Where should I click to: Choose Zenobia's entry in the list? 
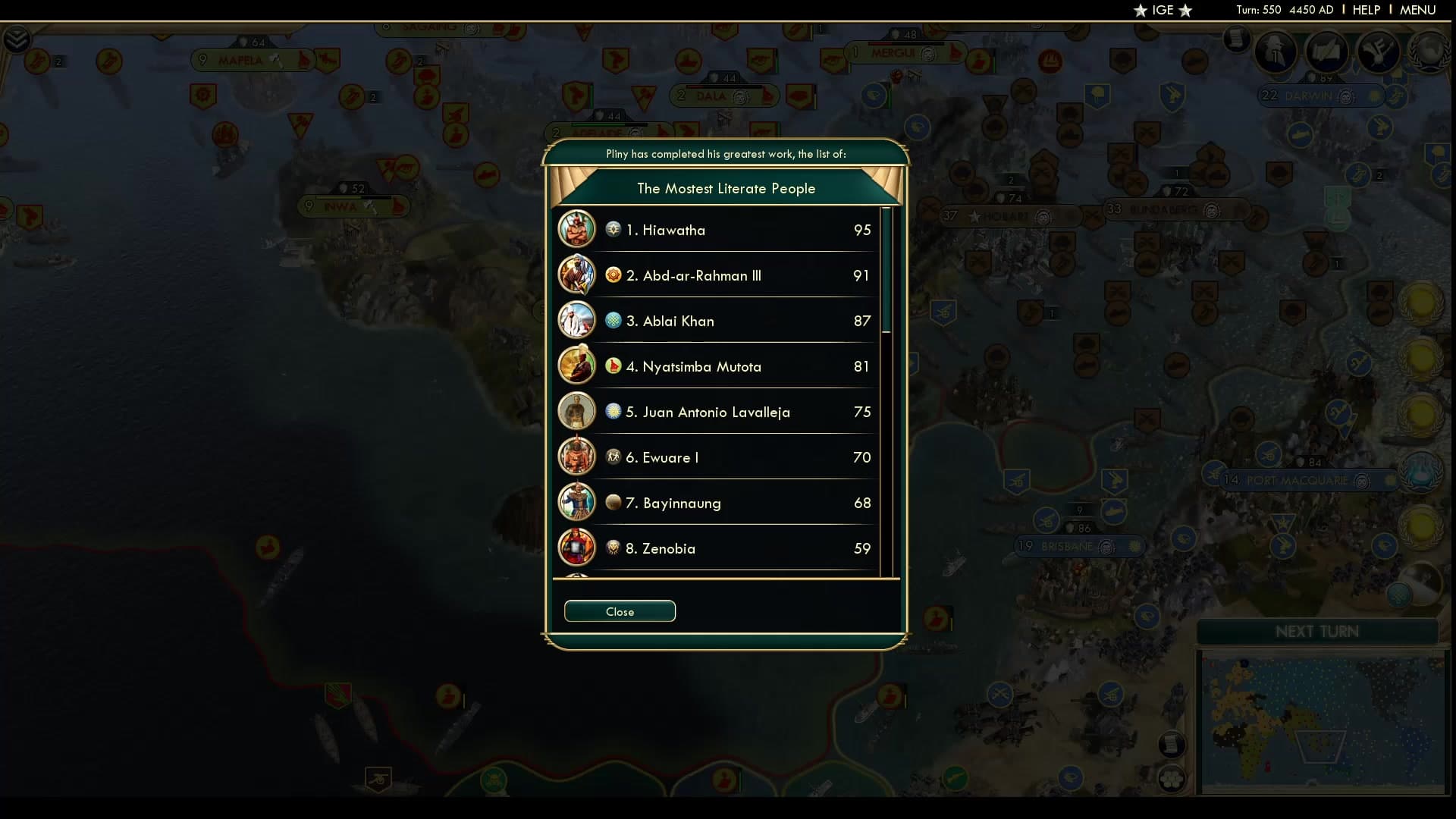point(717,548)
